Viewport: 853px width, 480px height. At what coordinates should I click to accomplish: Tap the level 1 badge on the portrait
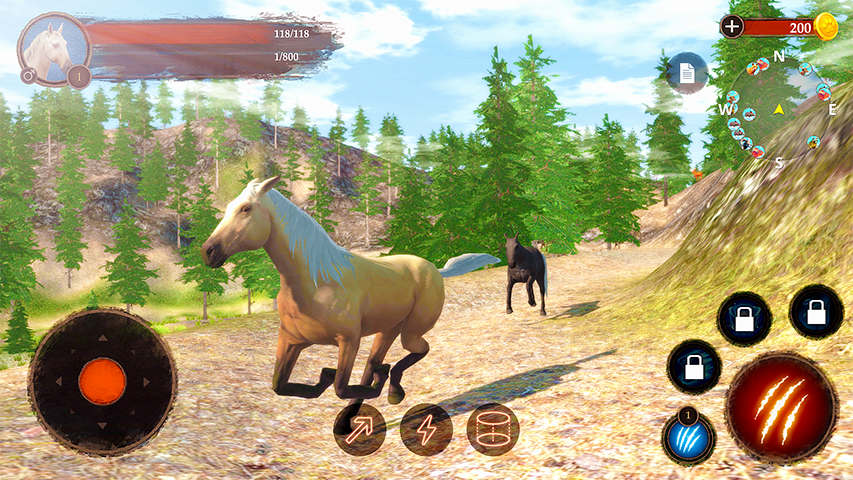click(79, 75)
